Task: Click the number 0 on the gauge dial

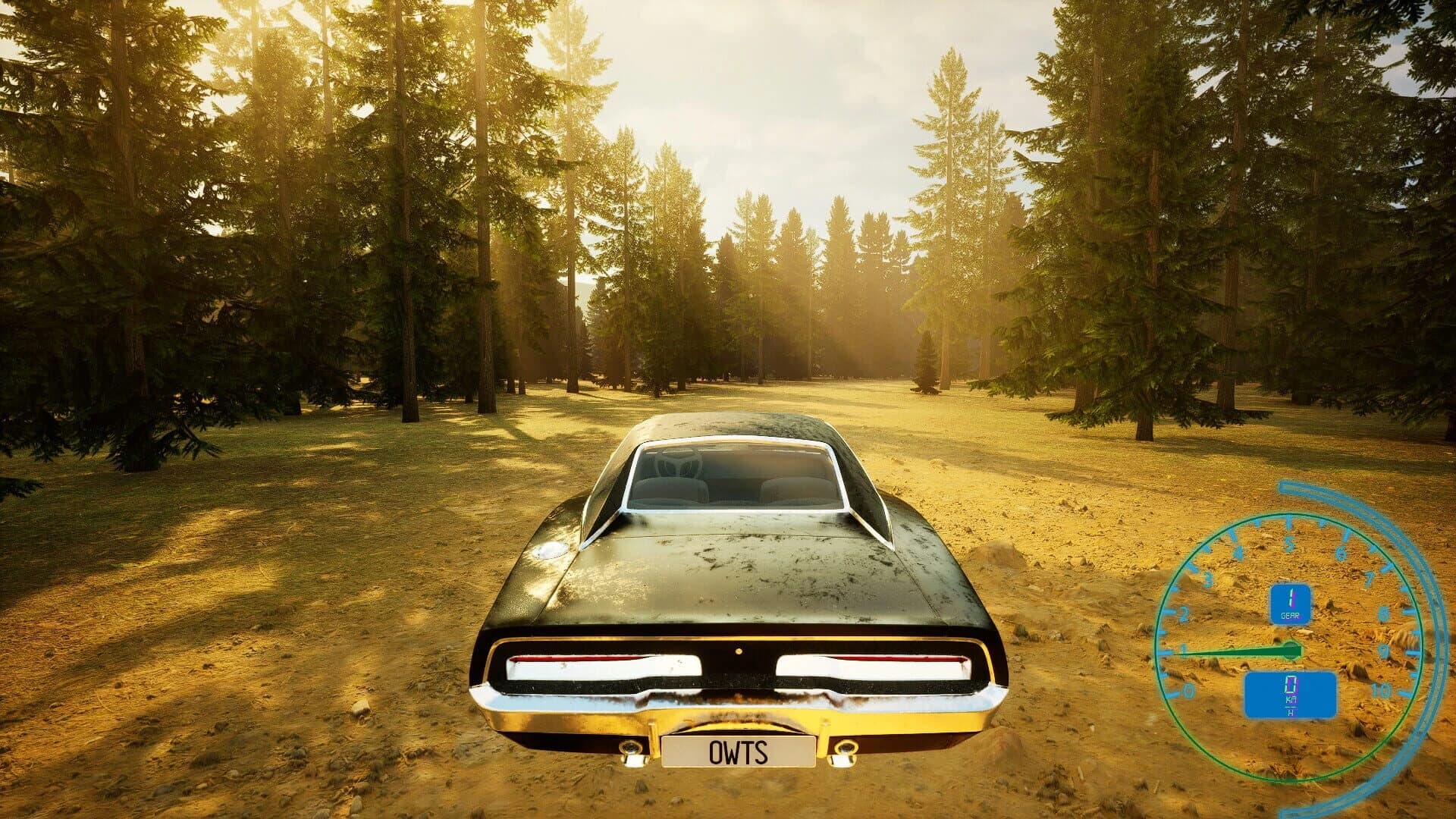Action: [x=1189, y=689]
